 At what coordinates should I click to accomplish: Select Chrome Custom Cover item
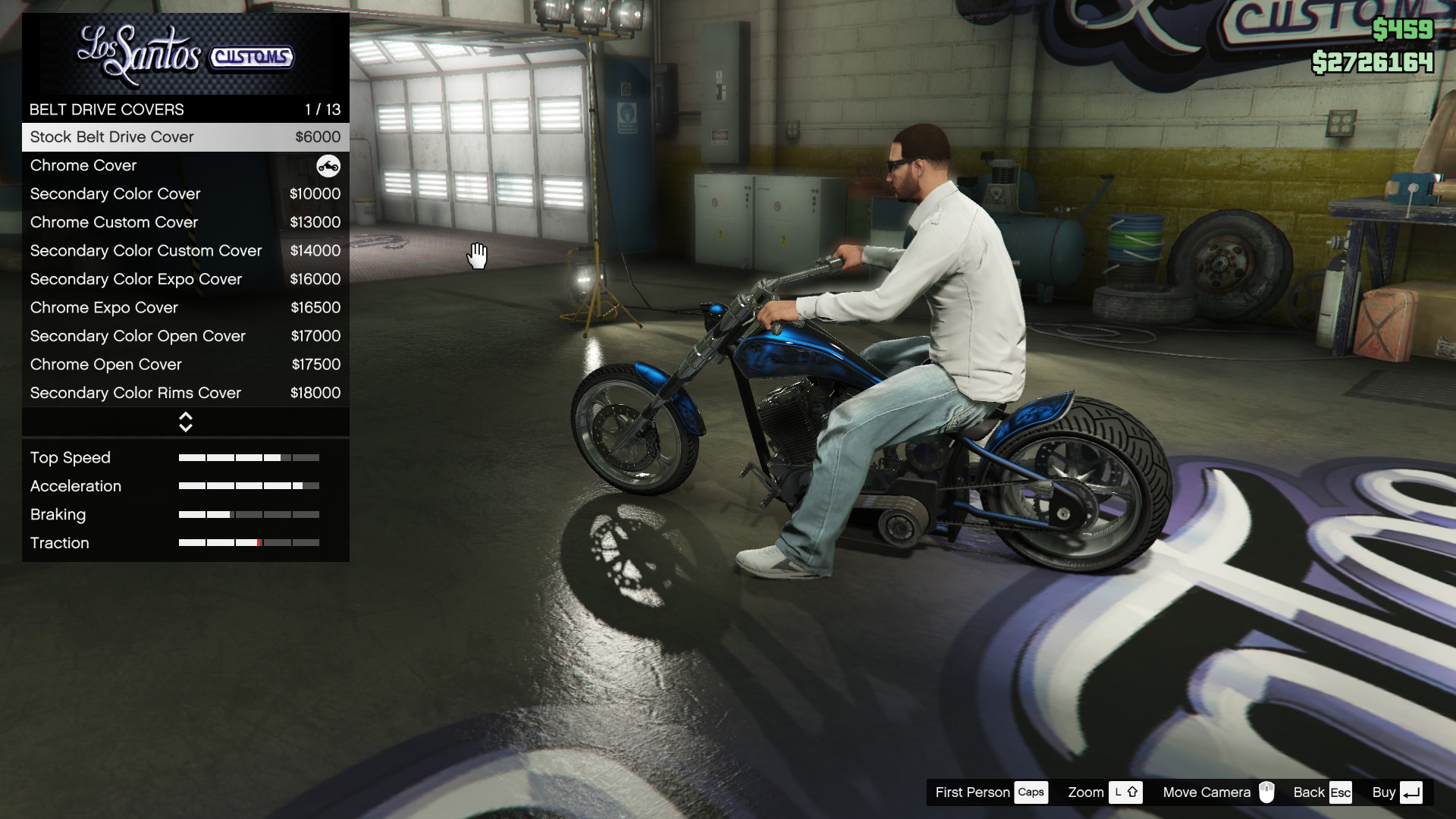(x=185, y=222)
